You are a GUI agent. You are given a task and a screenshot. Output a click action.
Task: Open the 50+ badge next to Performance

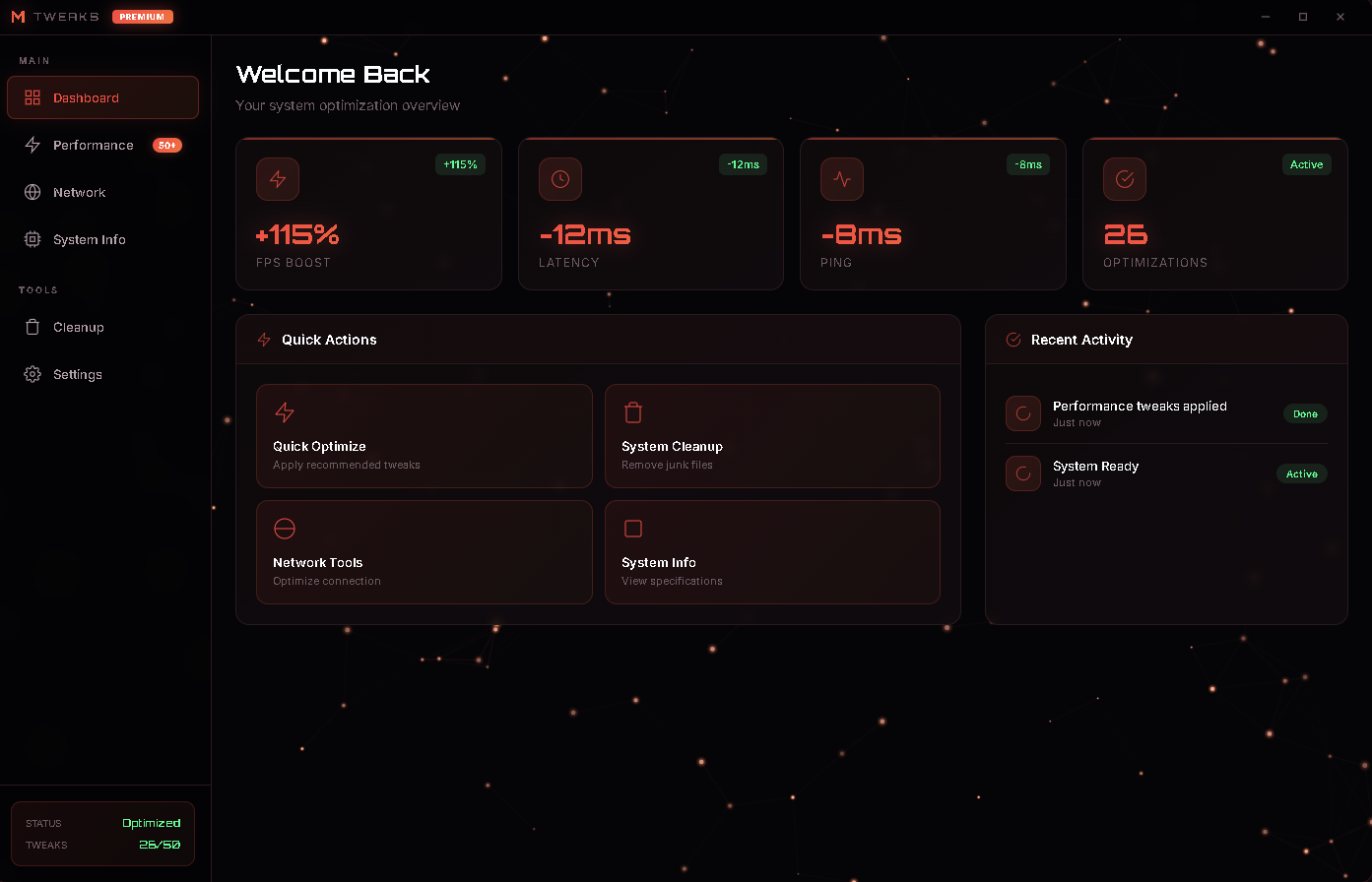(x=167, y=145)
